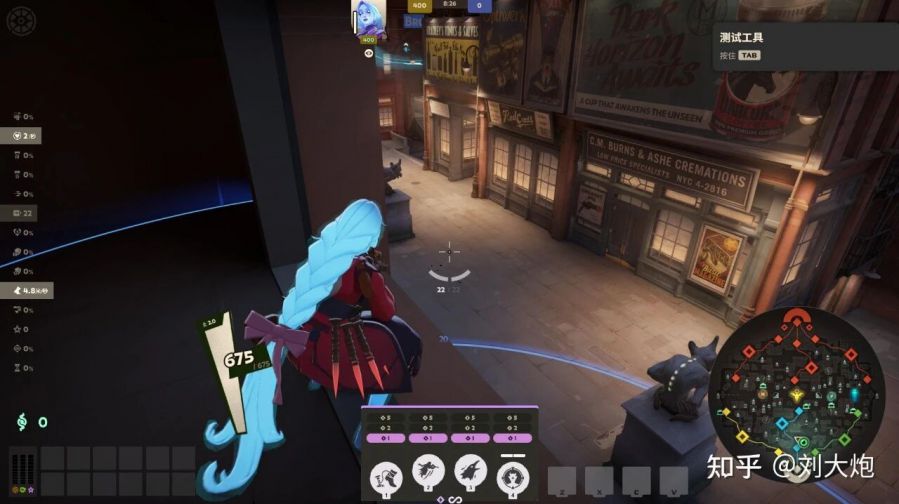Click the item category power bars panel

point(22,472)
